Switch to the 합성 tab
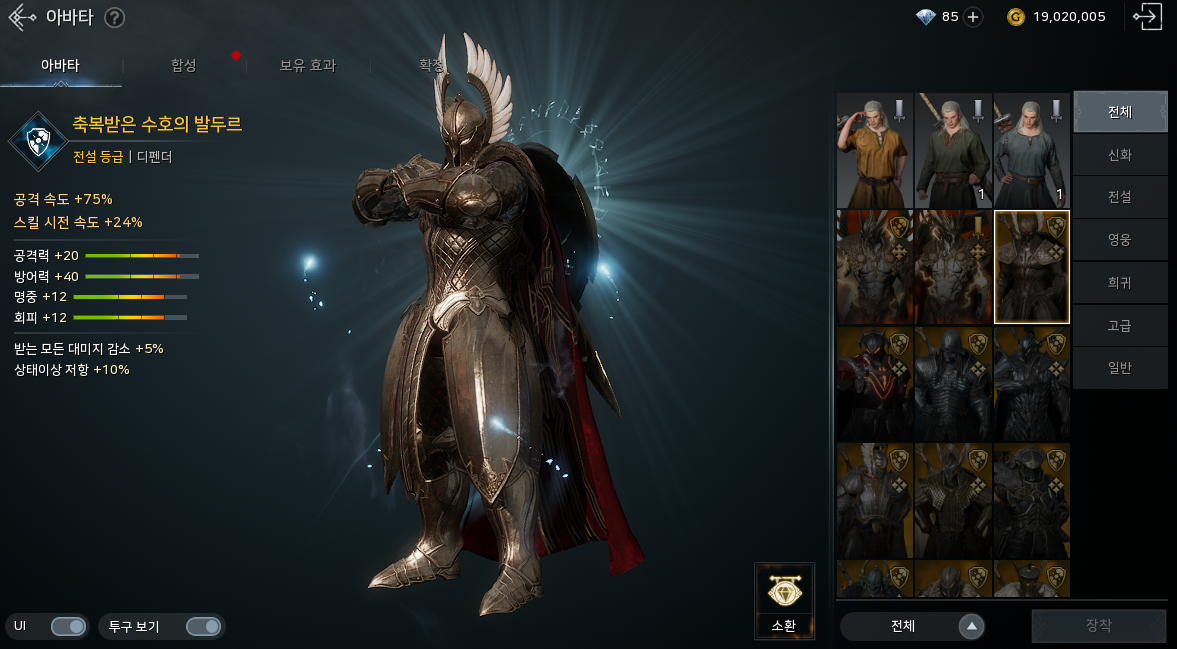Screen dimensions: 1177x649 click(183, 66)
